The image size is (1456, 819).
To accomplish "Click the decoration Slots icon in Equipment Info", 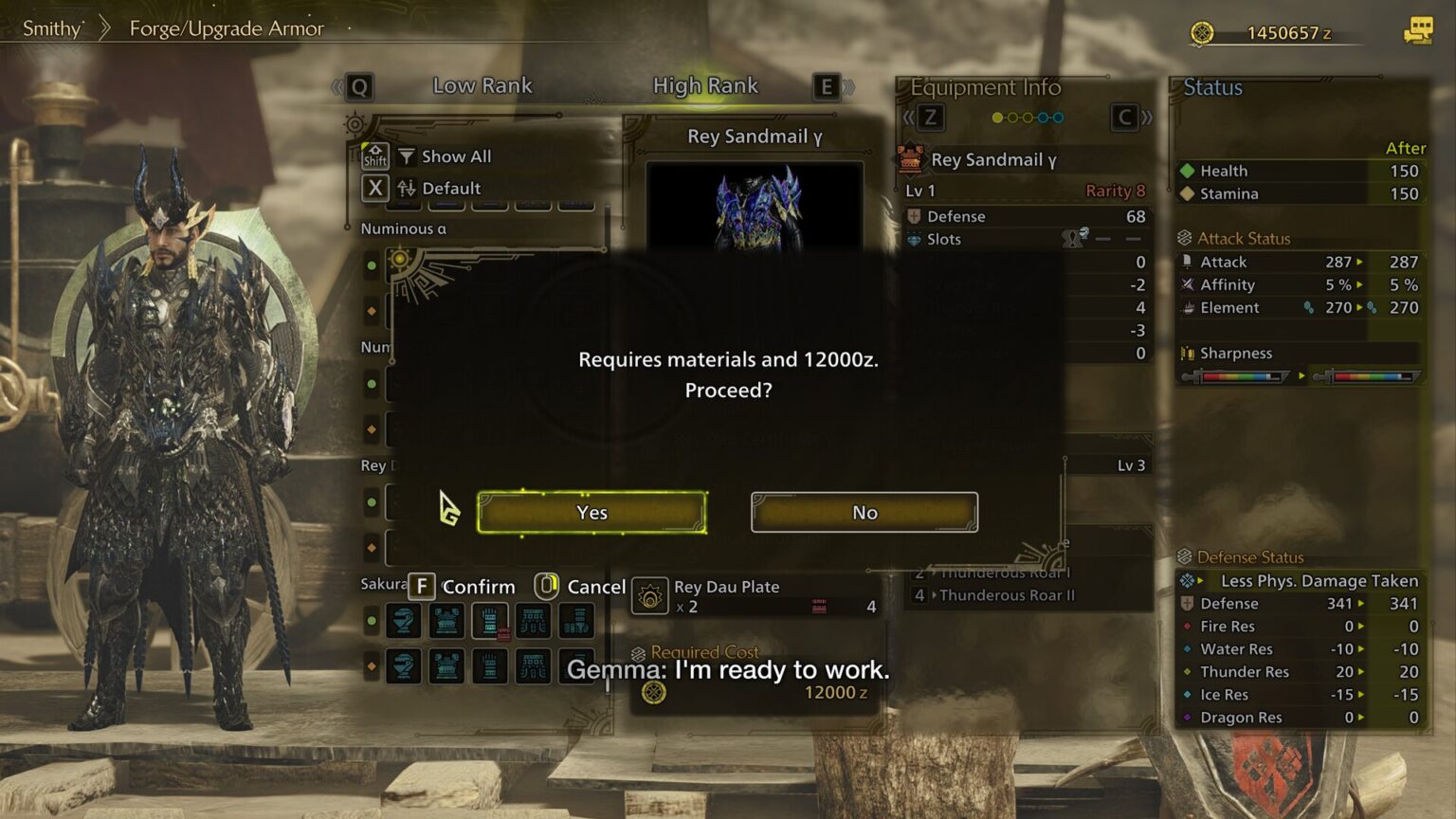I will coord(914,239).
